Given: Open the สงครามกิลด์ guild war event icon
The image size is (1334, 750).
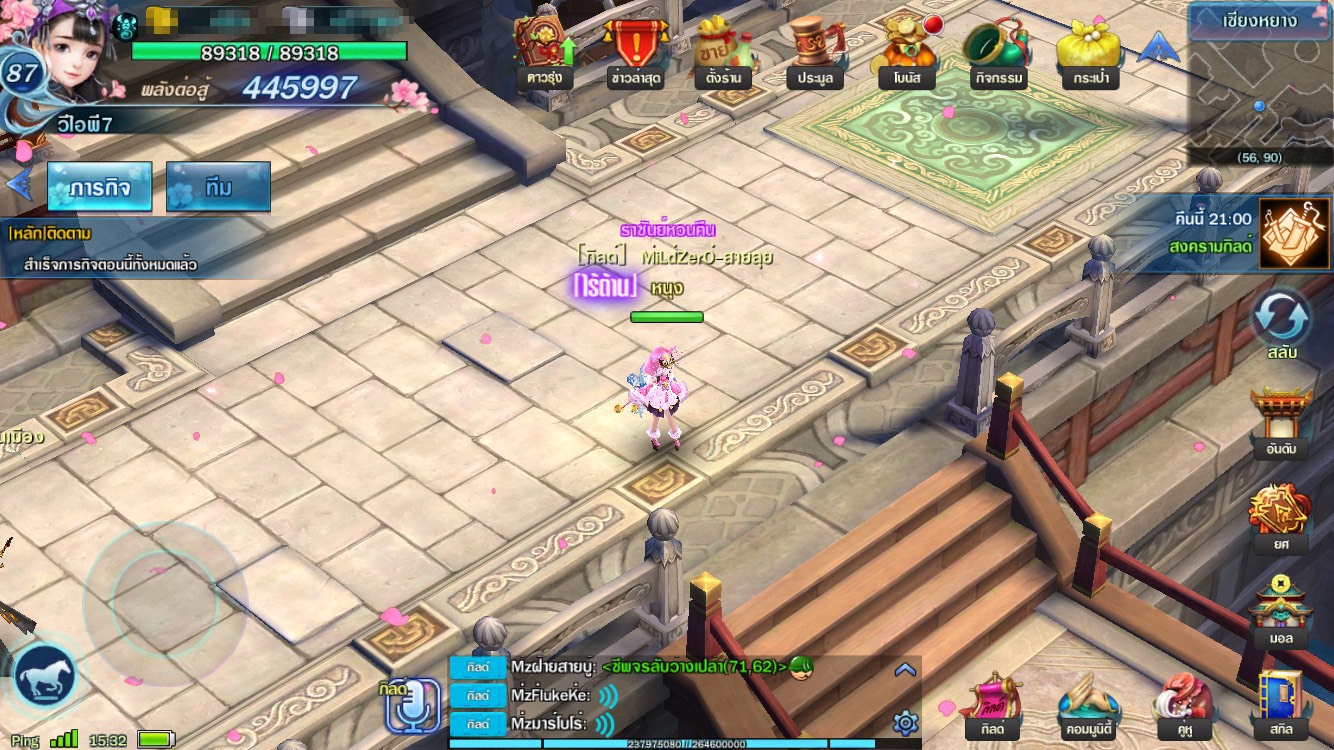Looking at the screenshot, I should click(x=1287, y=234).
